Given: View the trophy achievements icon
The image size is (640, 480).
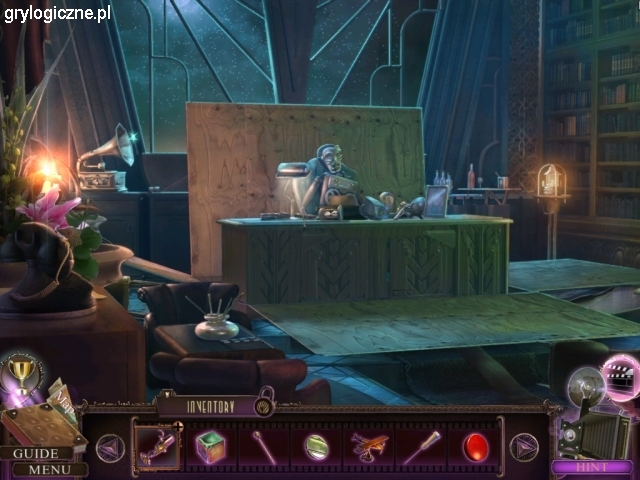Looking at the screenshot, I should pyautogui.click(x=20, y=374).
